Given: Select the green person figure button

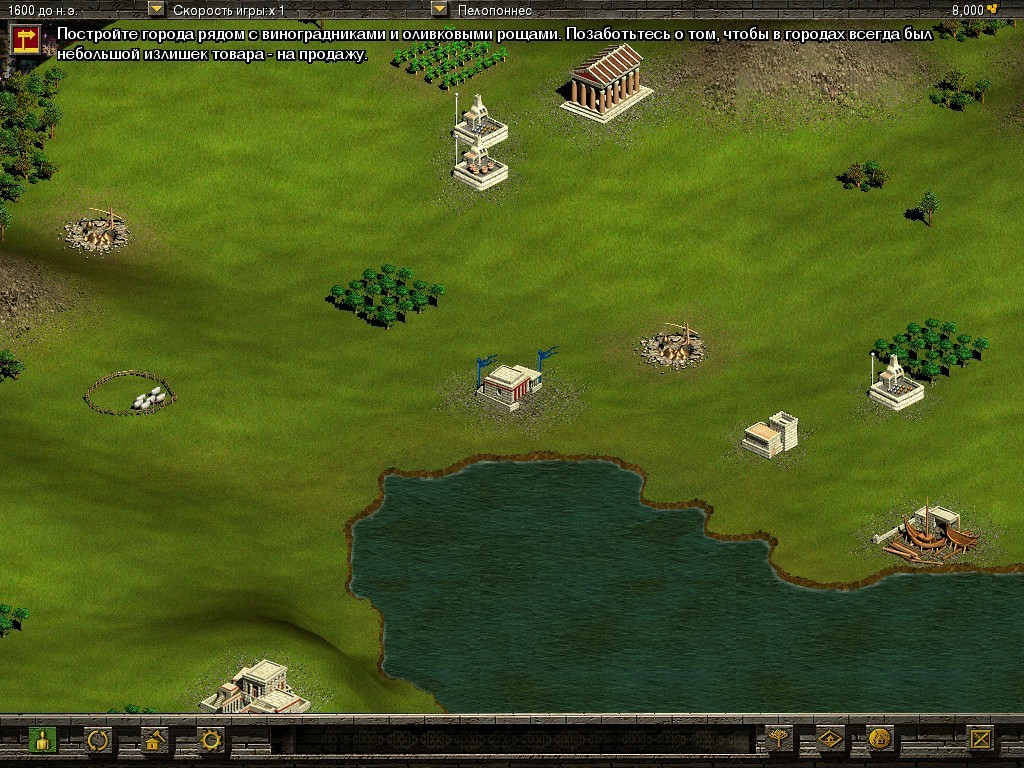Looking at the screenshot, I should (x=42, y=740).
